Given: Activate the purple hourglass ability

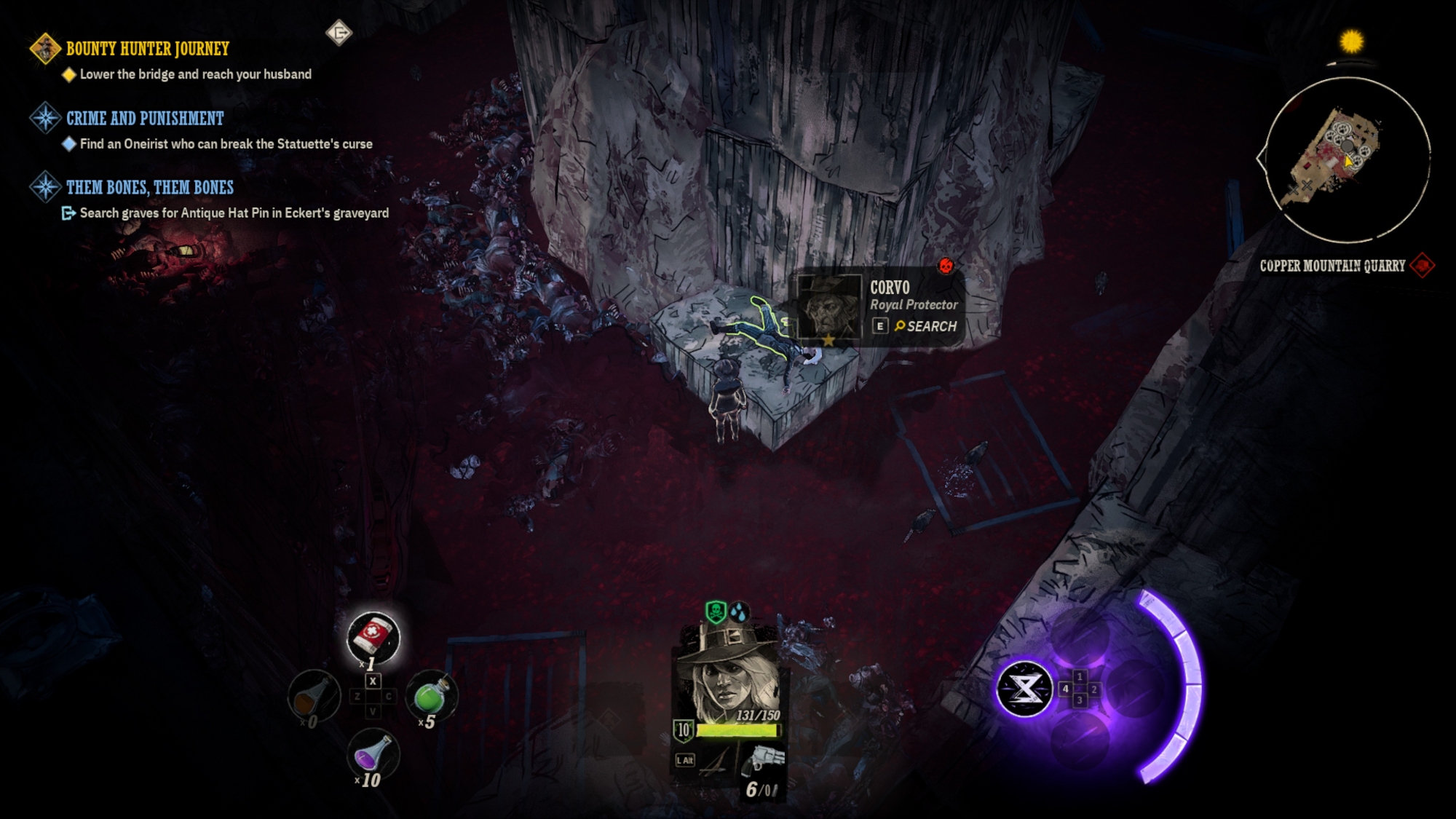Looking at the screenshot, I should [x=1024, y=688].
